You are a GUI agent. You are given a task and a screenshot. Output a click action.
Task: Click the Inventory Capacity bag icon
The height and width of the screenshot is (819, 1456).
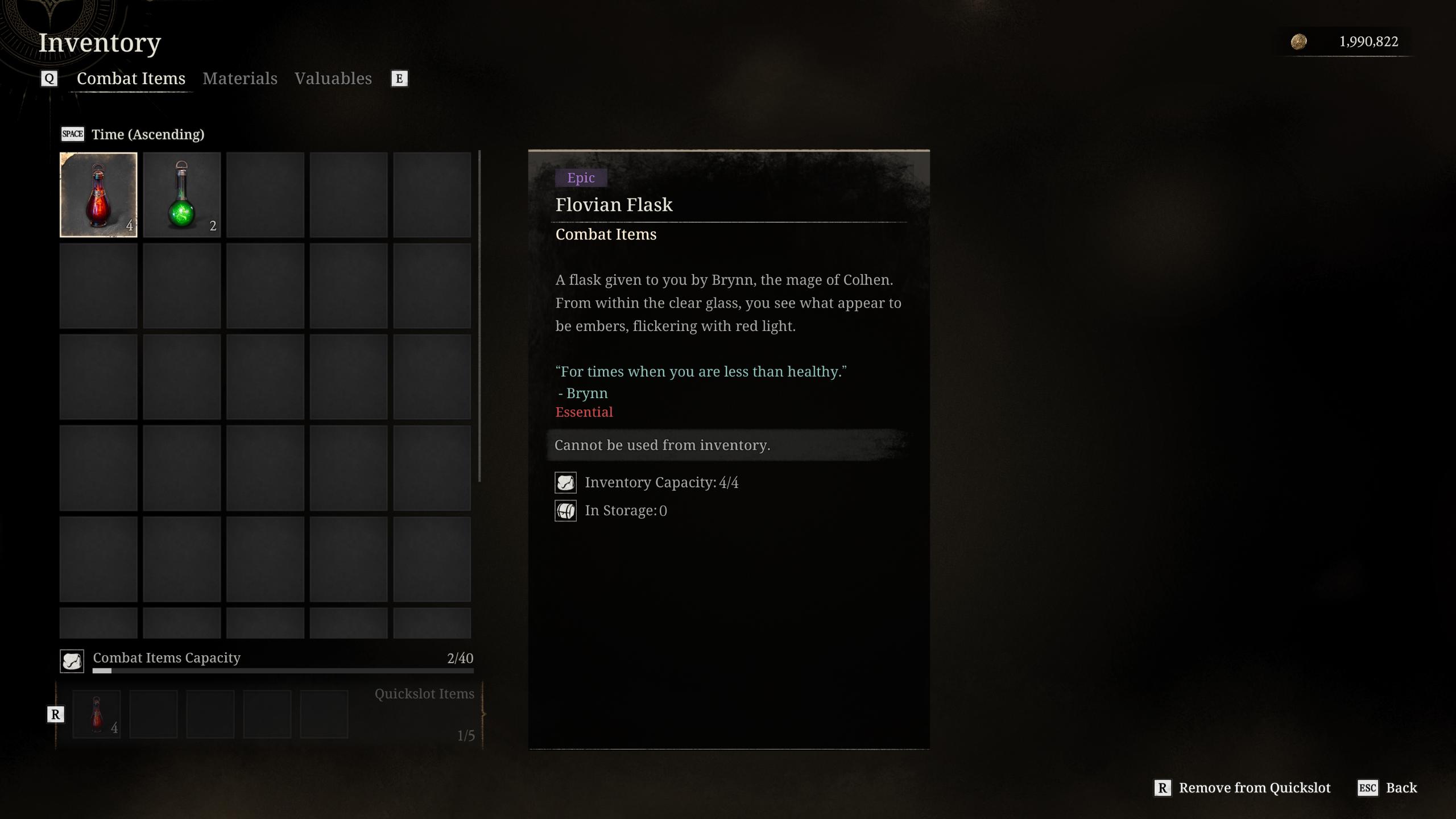pyautogui.click(x=566, y=482)
